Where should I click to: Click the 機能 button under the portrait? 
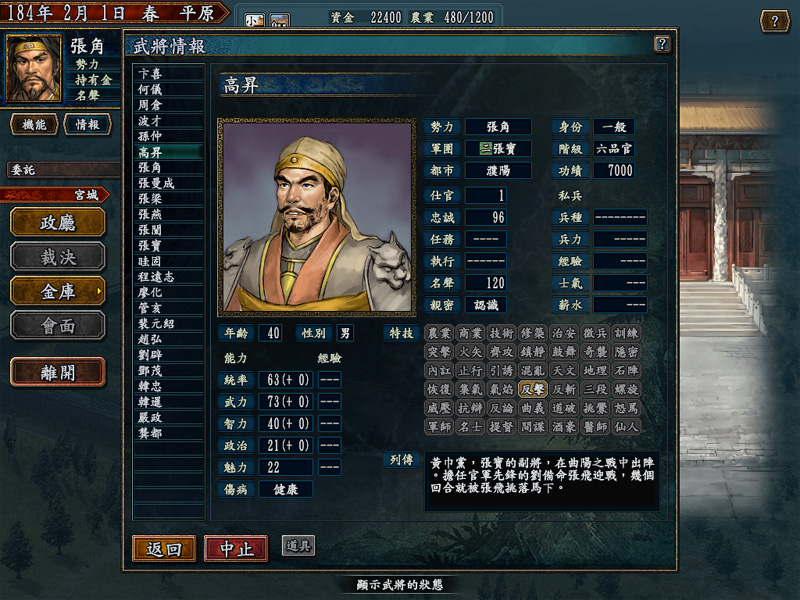(33, 124)
